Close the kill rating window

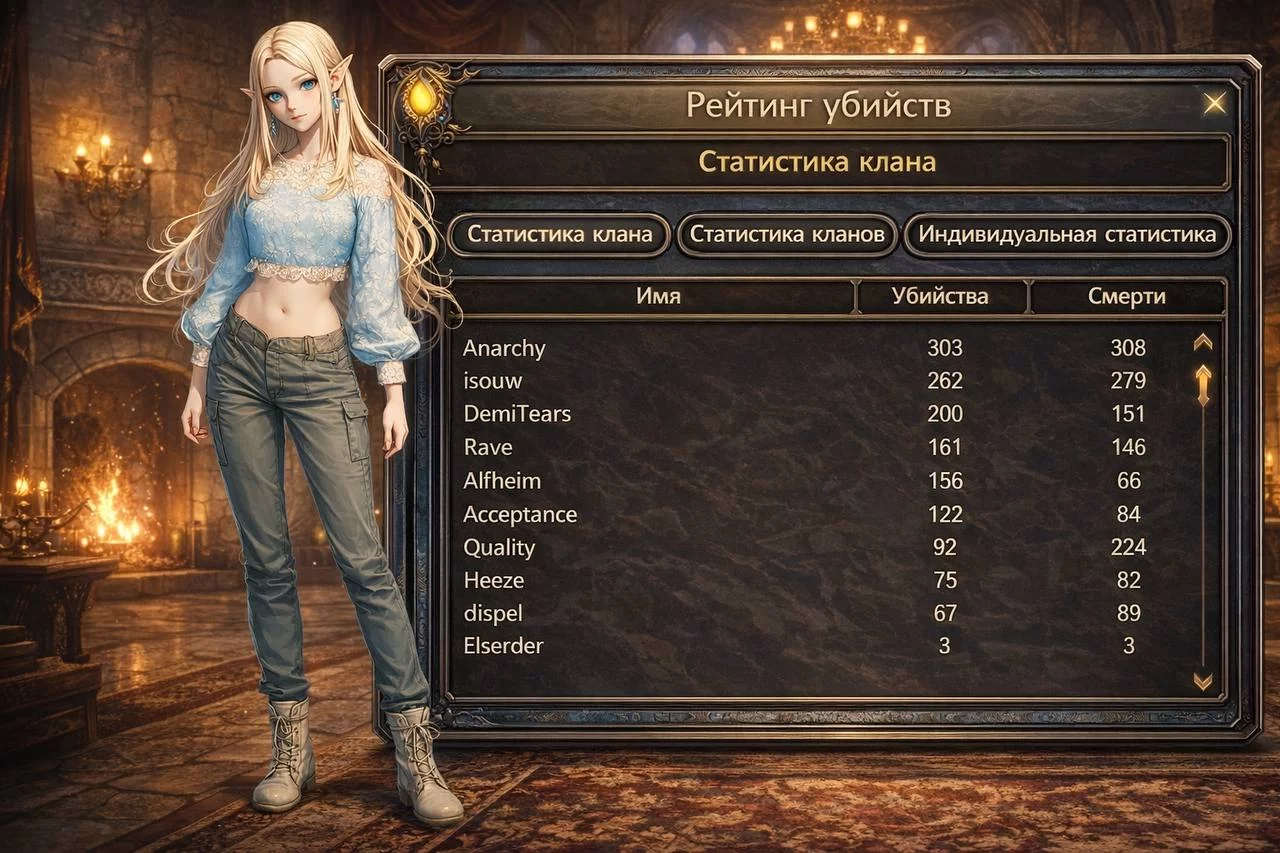(x=1215, y=103)
